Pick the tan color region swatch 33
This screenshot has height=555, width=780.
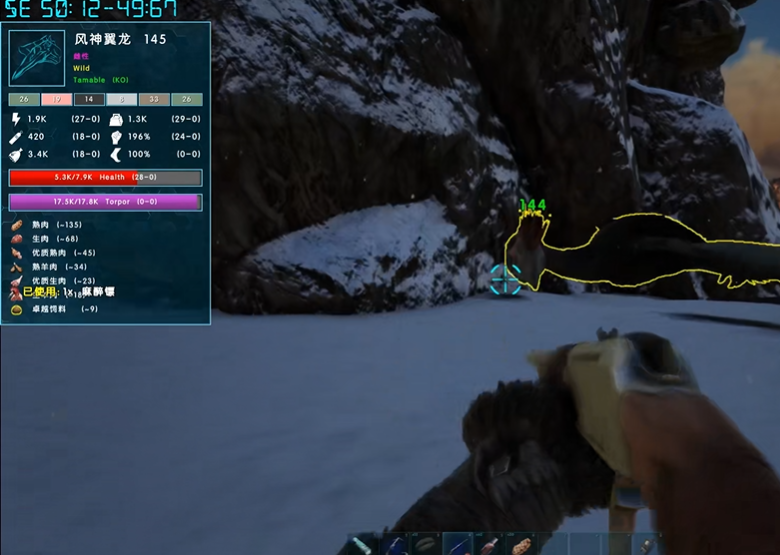[x=154, y=100]
